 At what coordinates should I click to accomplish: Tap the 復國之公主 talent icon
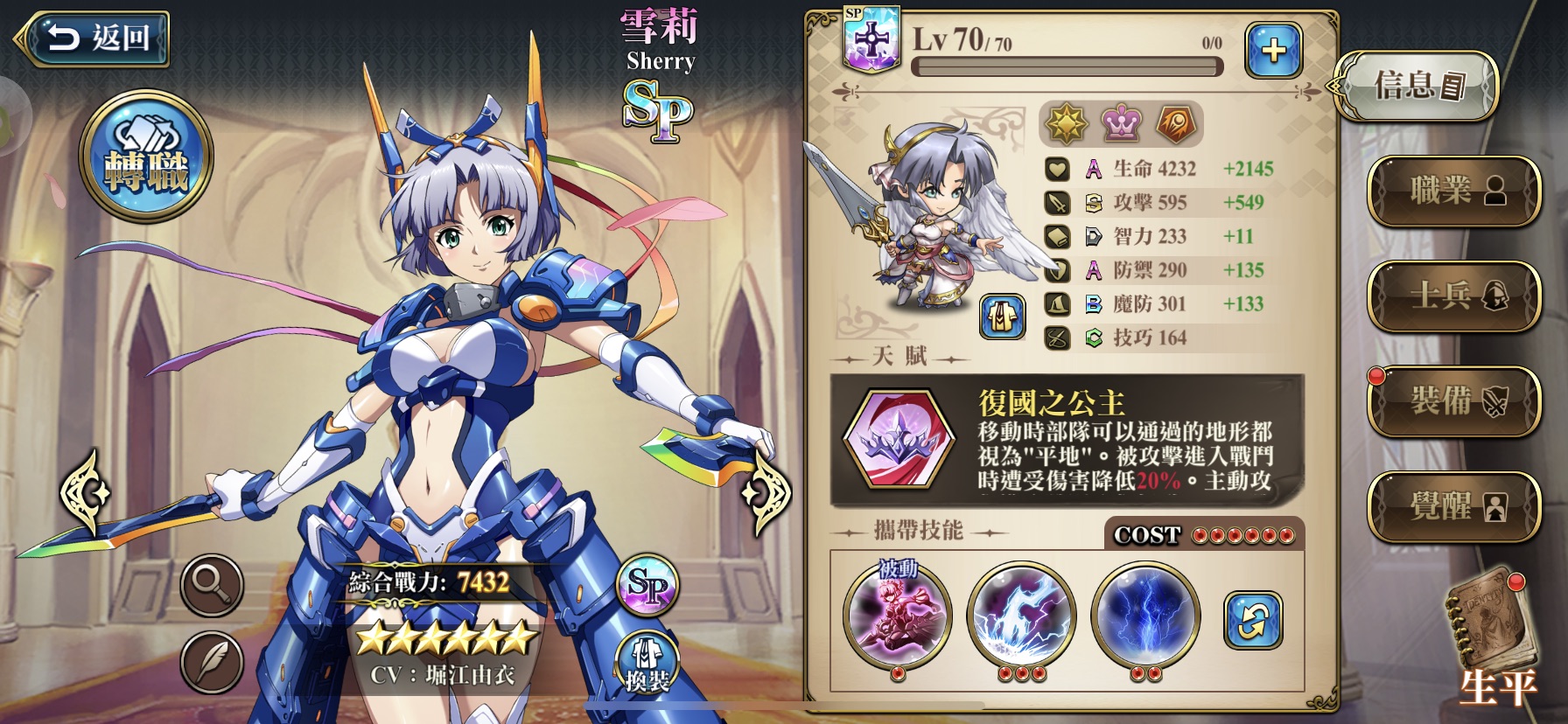click(x=898, y=439)
